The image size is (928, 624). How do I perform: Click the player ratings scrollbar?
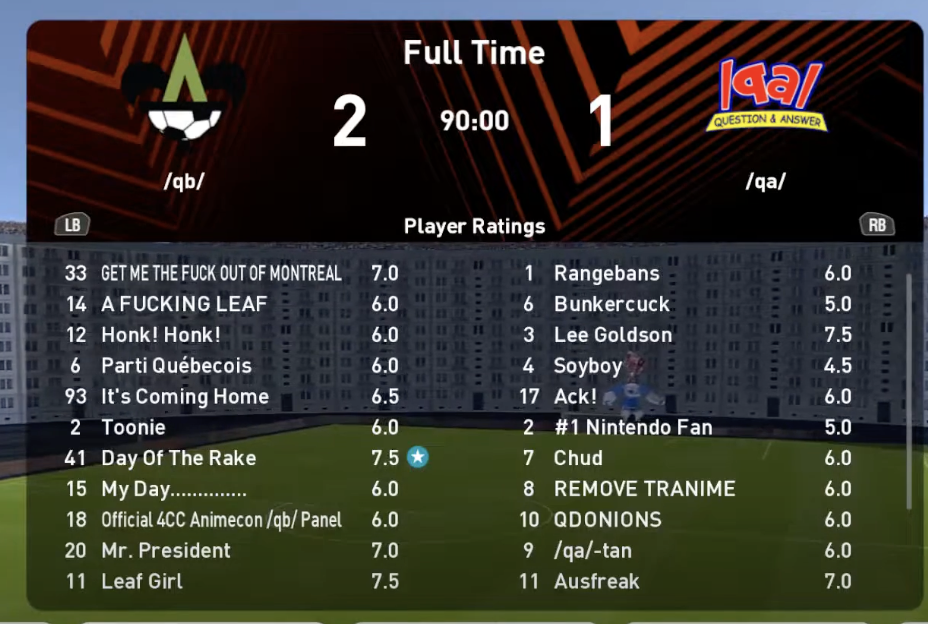pos(908,390)
